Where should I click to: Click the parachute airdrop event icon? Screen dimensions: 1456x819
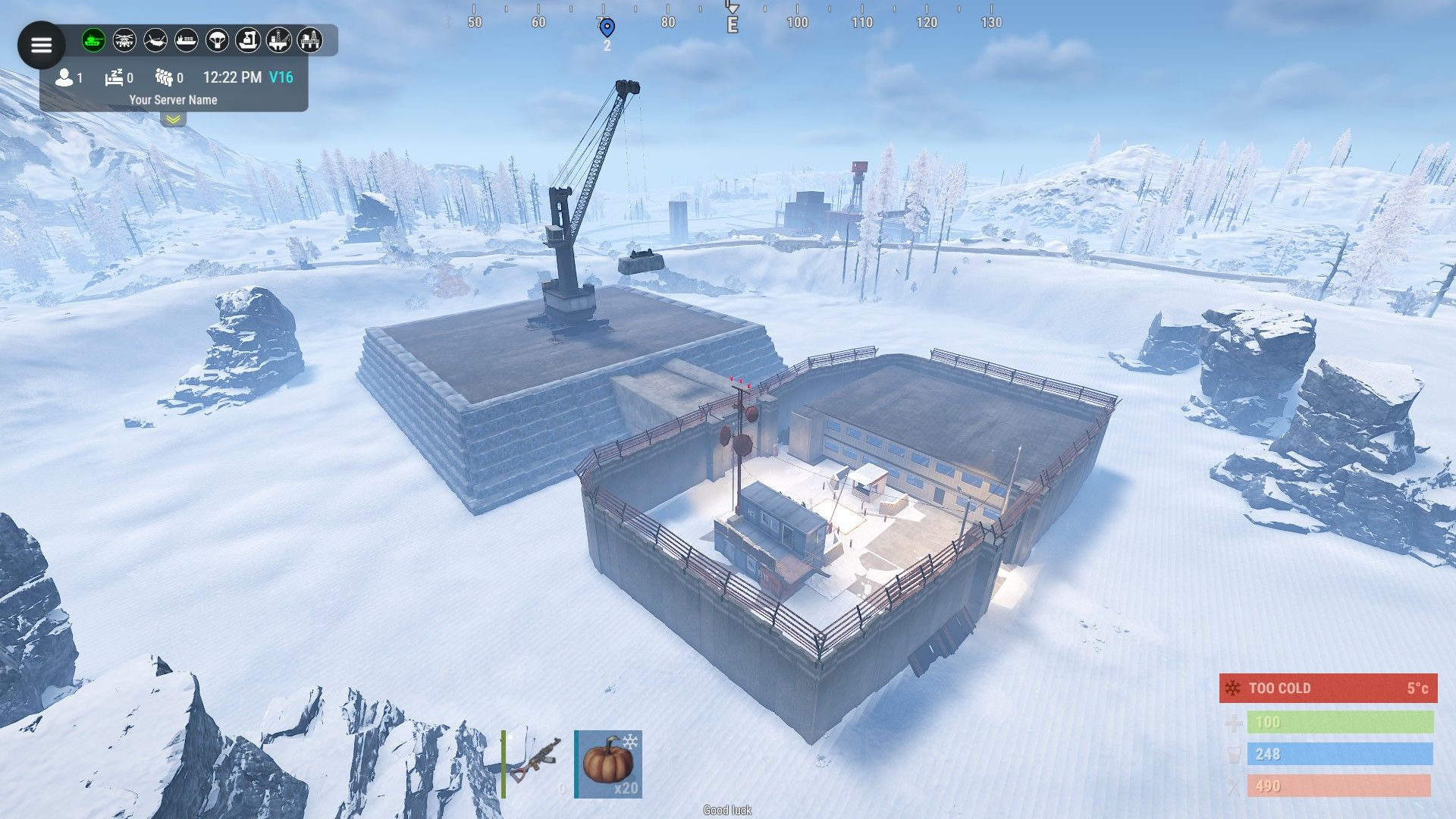(x=218, y=40)
